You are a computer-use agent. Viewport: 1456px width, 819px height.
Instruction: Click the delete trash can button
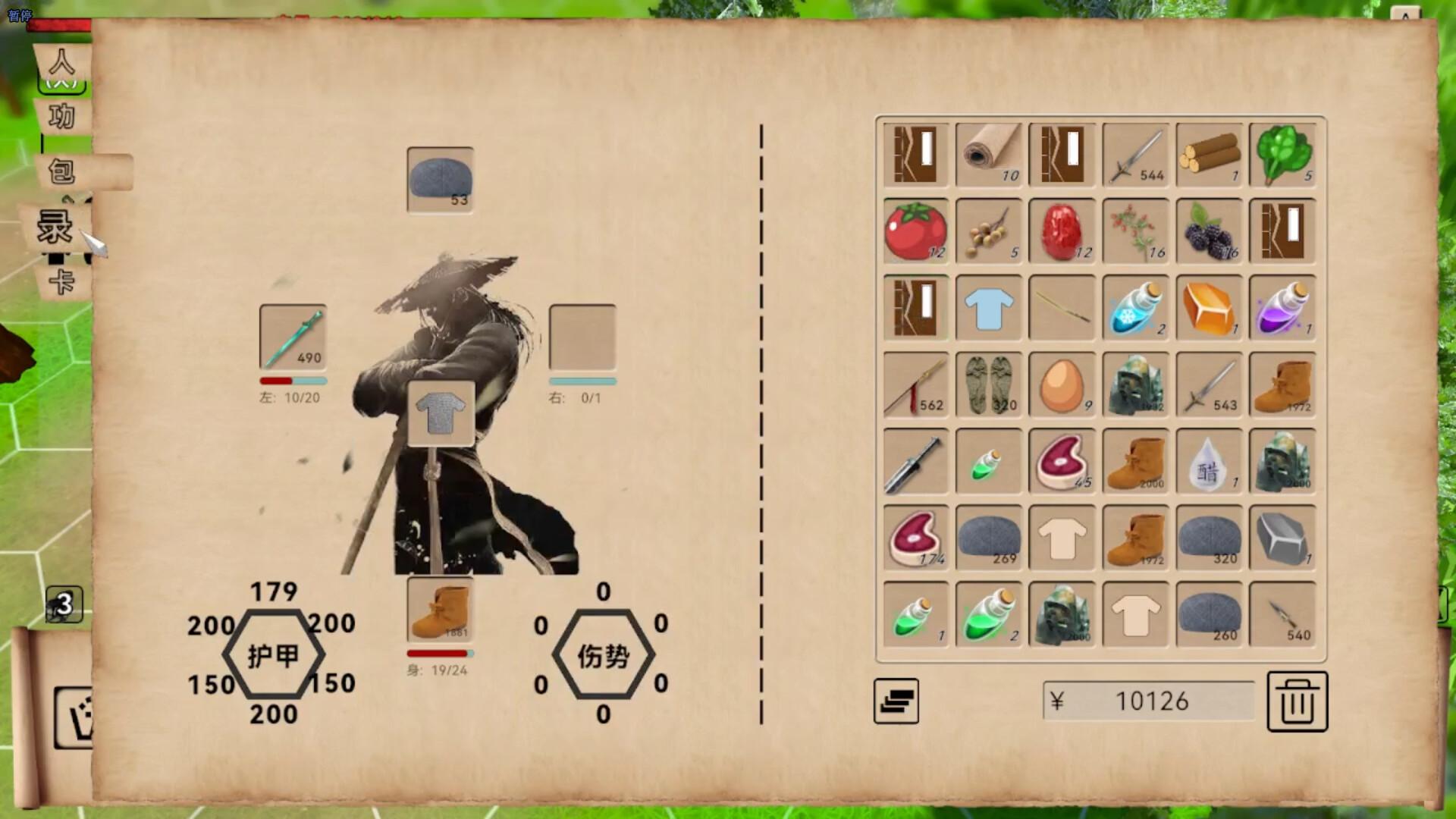pos(1297,701)
